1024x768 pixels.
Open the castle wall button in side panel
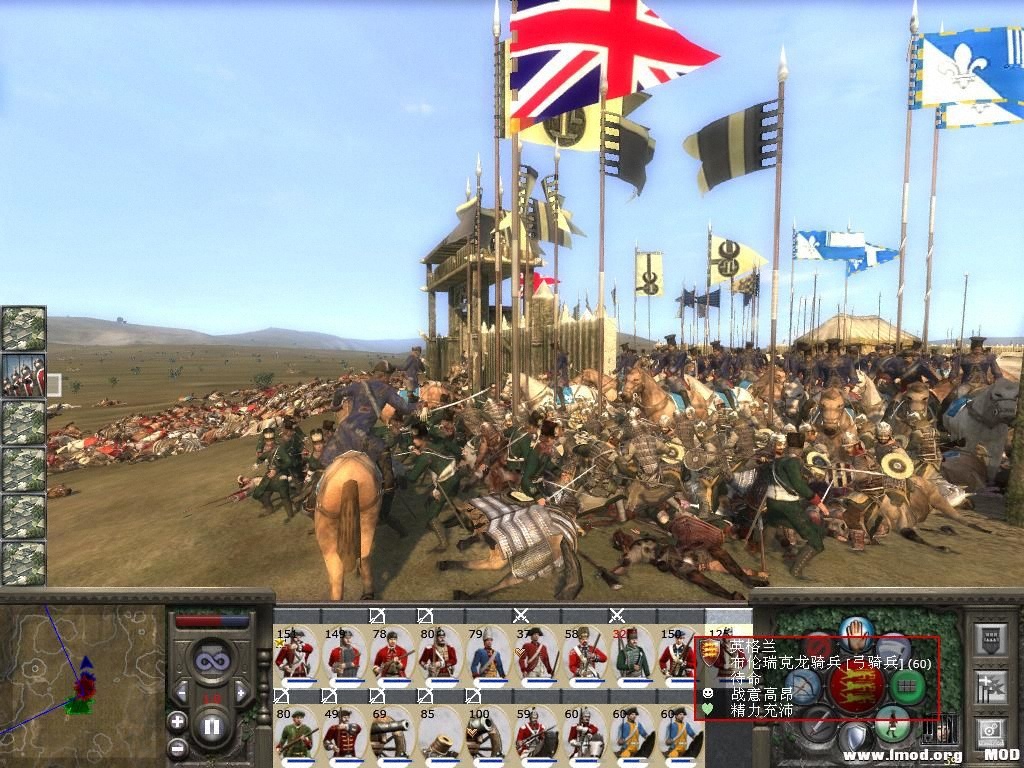click(990, 640)
